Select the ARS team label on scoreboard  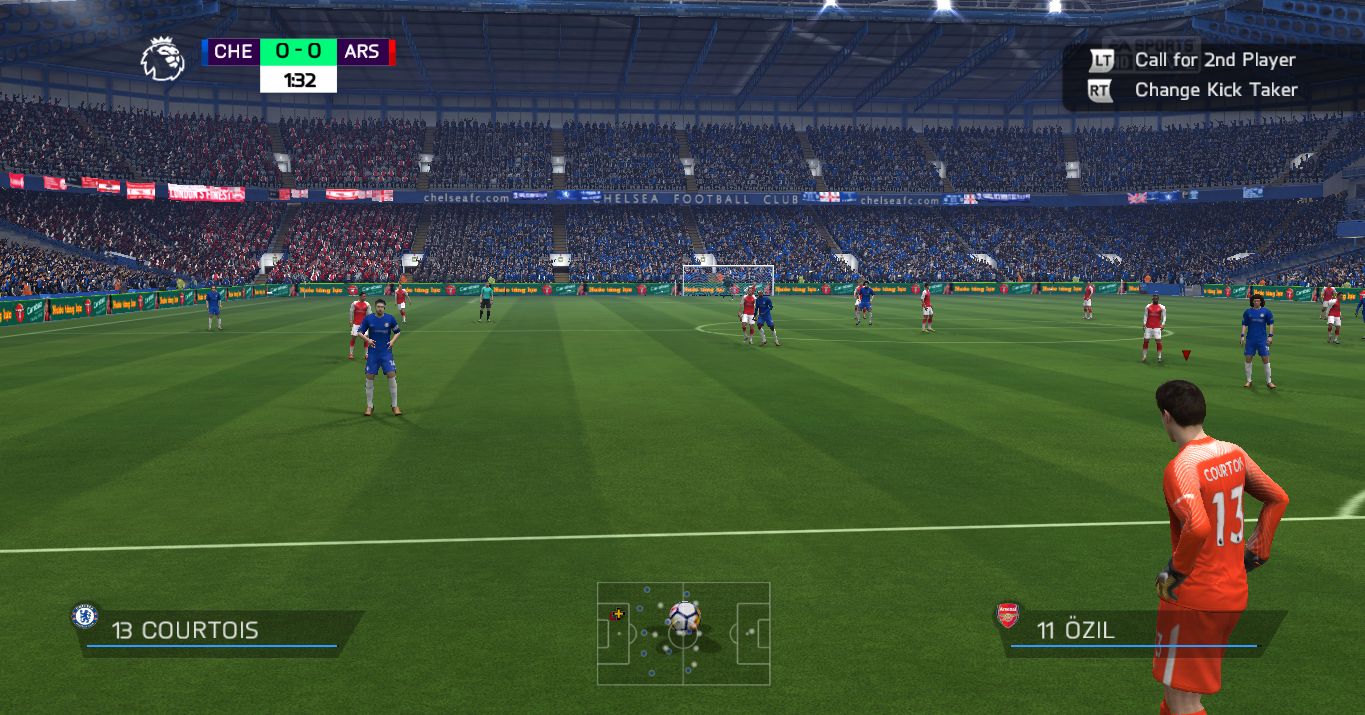tap(362, 51)
